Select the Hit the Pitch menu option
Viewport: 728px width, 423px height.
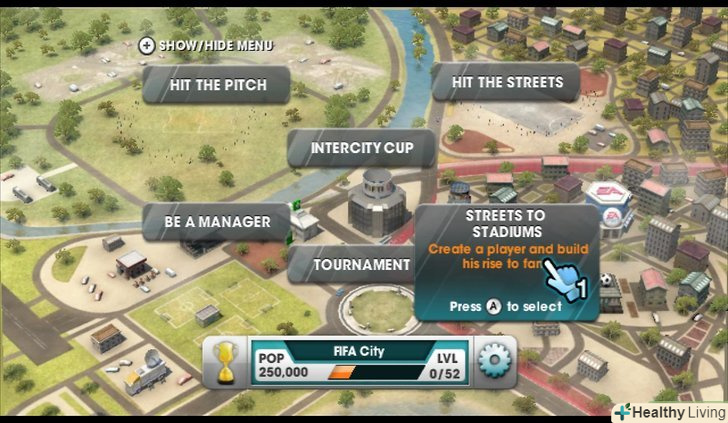(x=217, y=85)
